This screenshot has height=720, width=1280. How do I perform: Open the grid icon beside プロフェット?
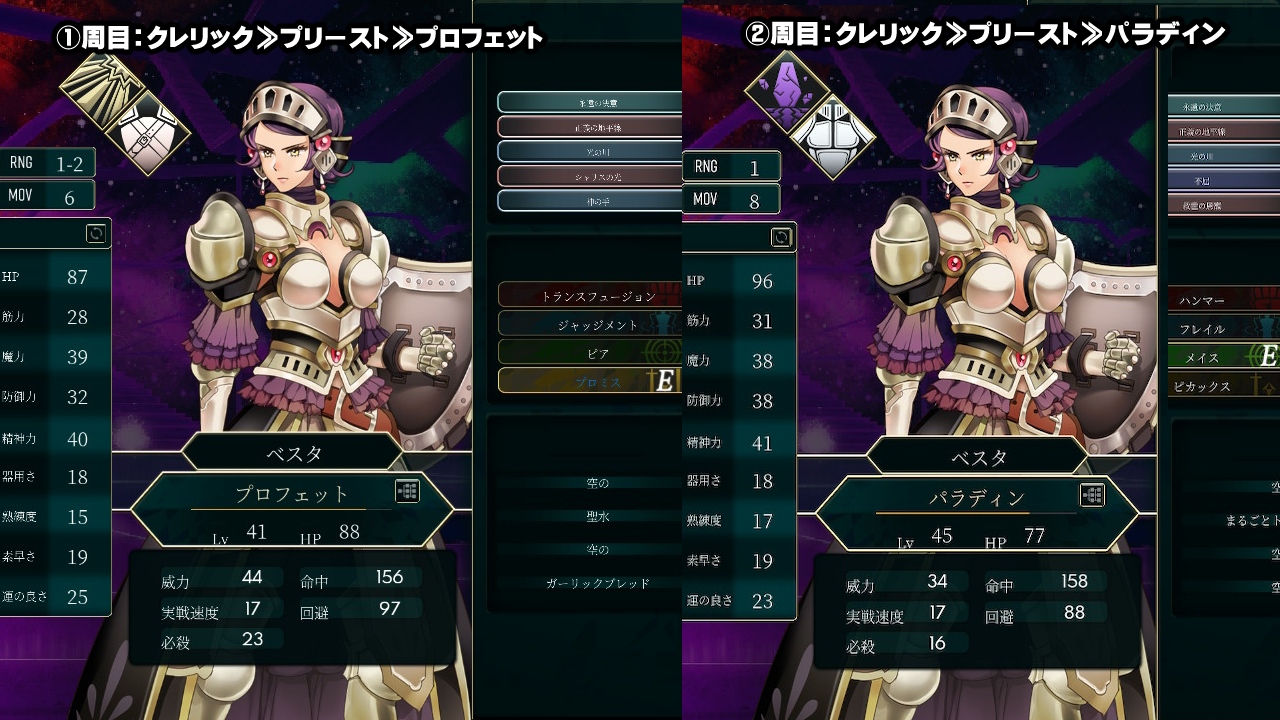pos(407,491)
